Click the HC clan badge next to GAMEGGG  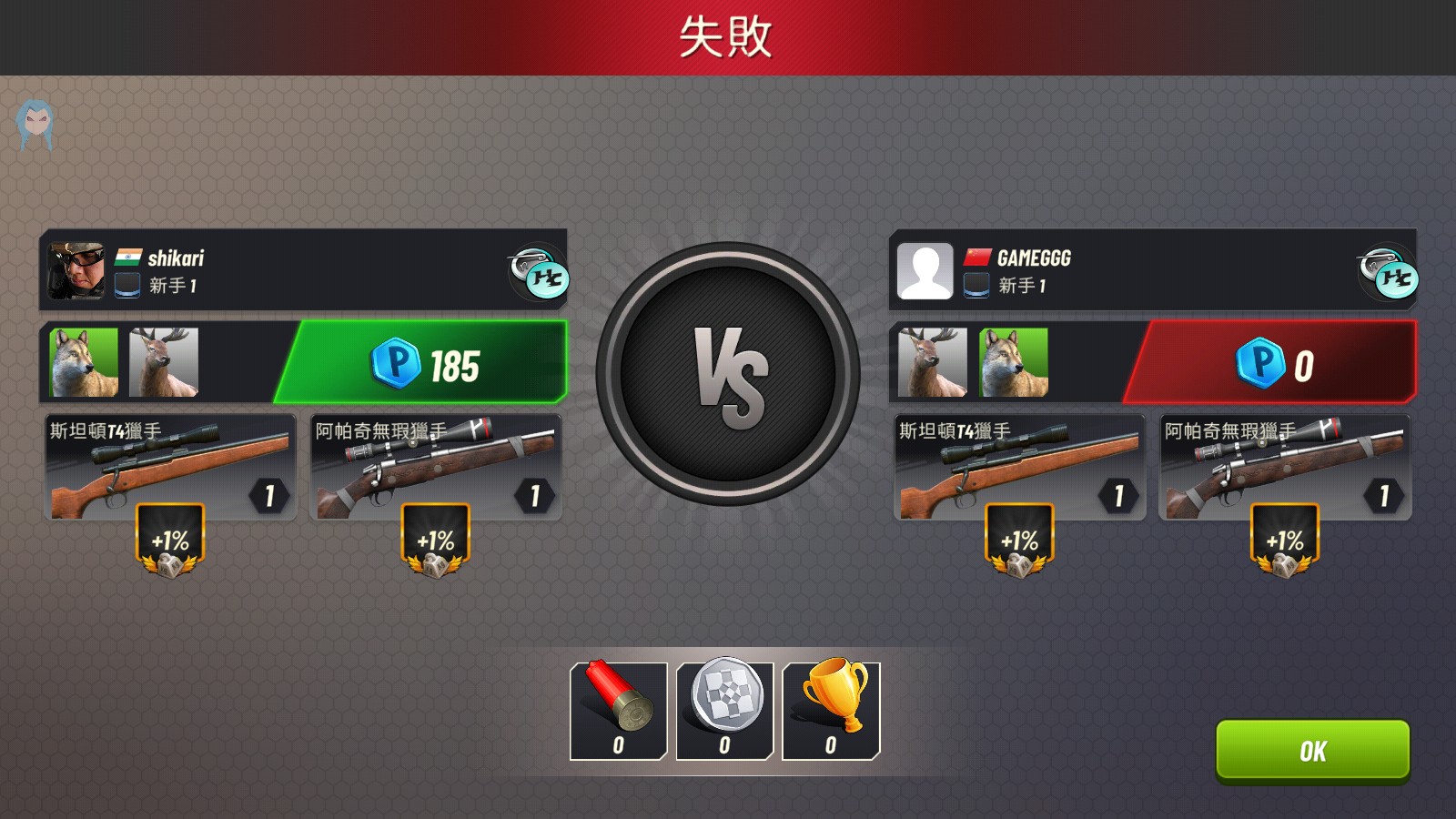pos(1390,270)
